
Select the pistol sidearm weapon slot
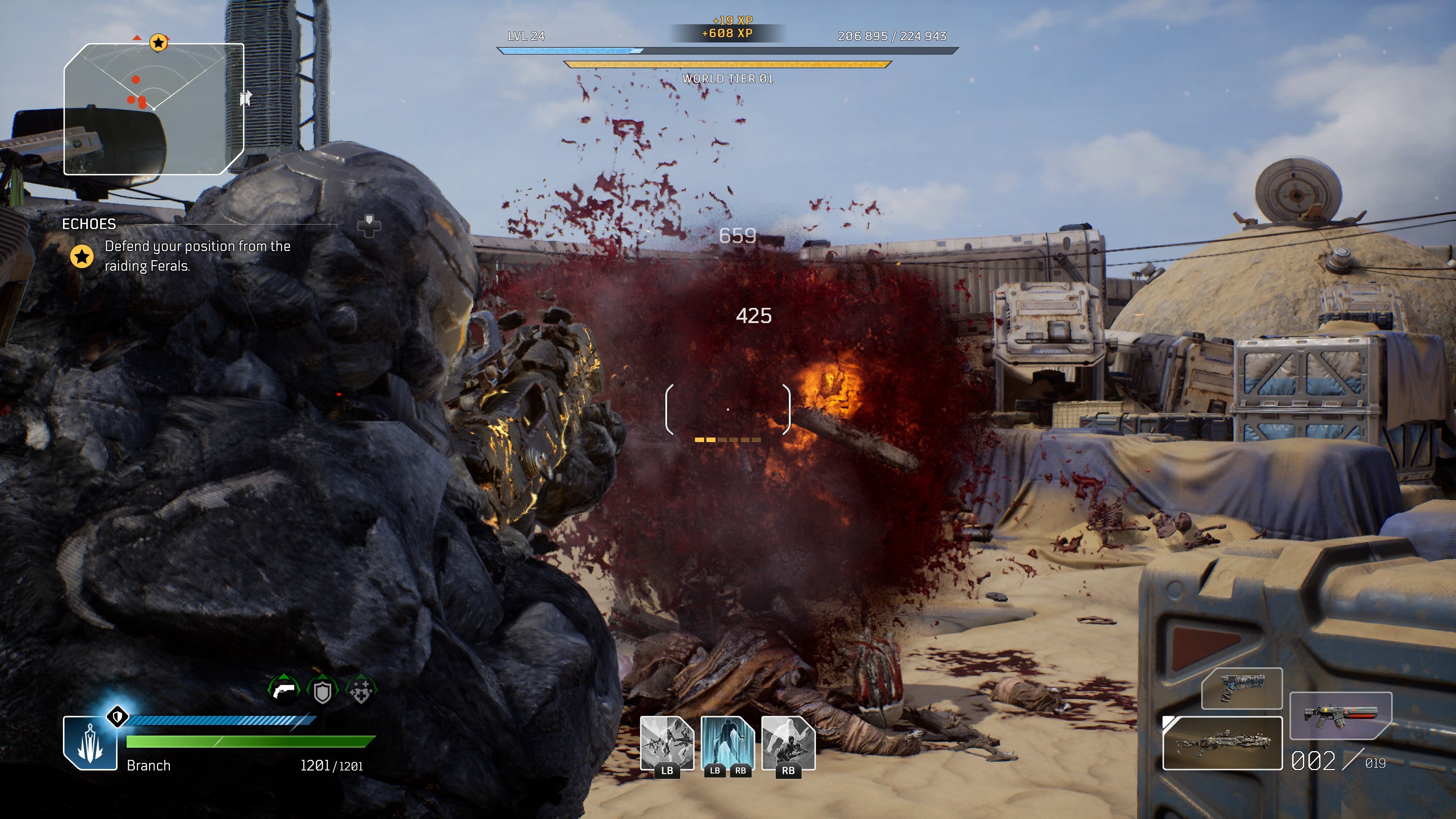pos(1241,689)
